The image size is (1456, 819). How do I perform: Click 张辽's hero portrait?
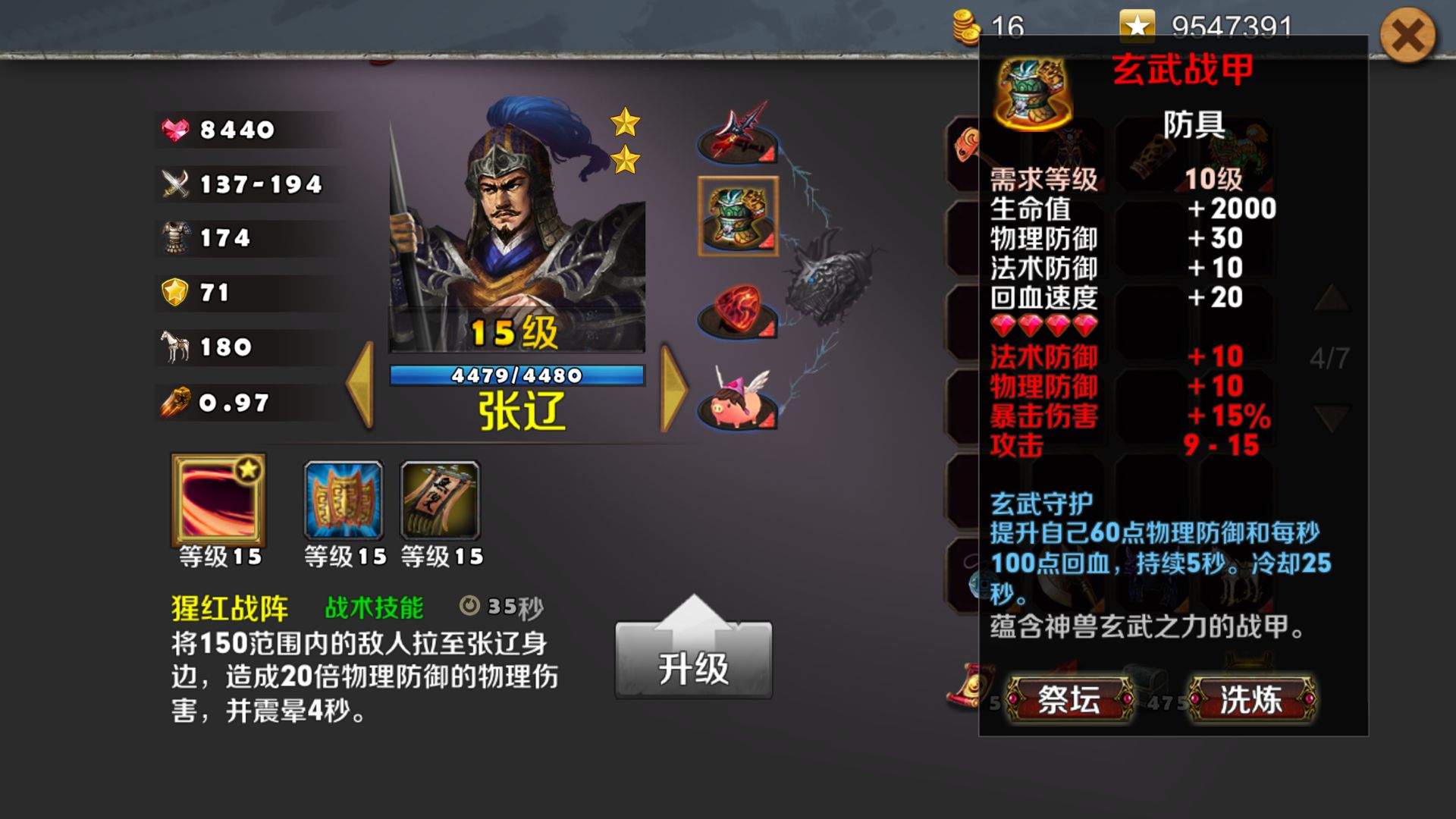pyautogui.click(x=516, y=227)
